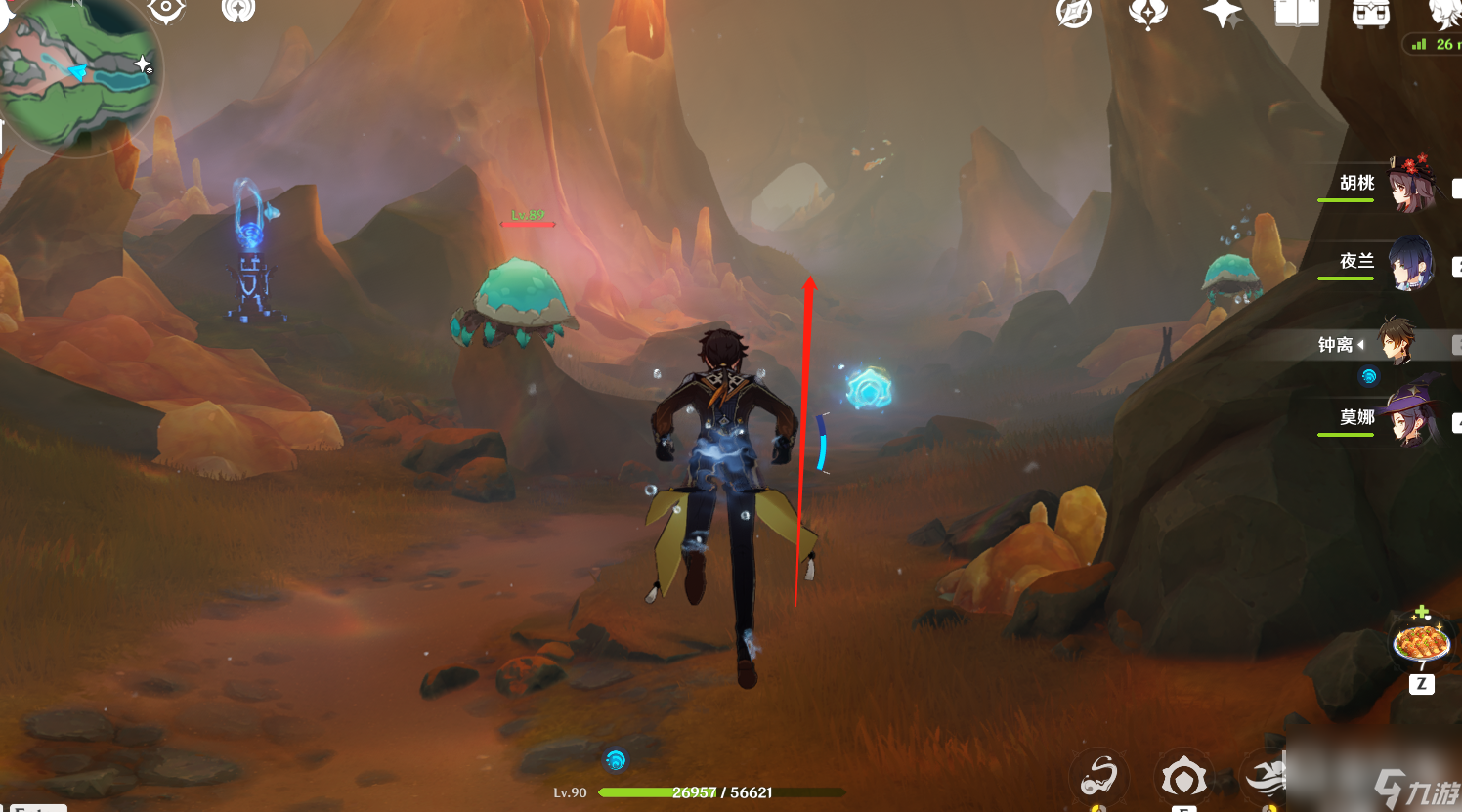Screen dimensions: 1462x812
Task: Activate Zhongli's shield elemental skill icon
Action: [1183, 779]
